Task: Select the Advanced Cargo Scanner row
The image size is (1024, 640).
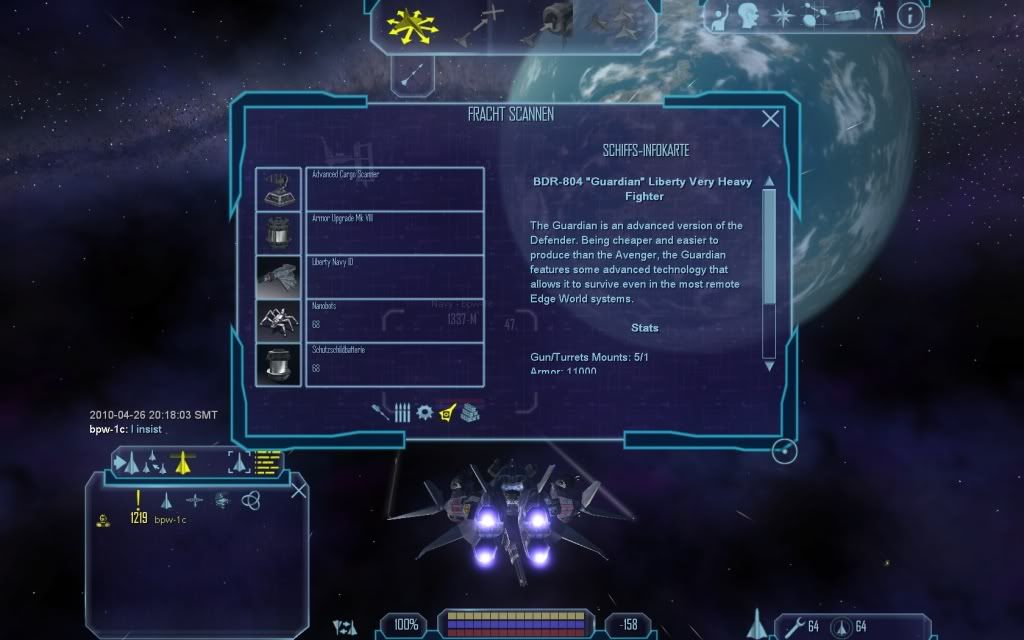Action: point(395,189)
